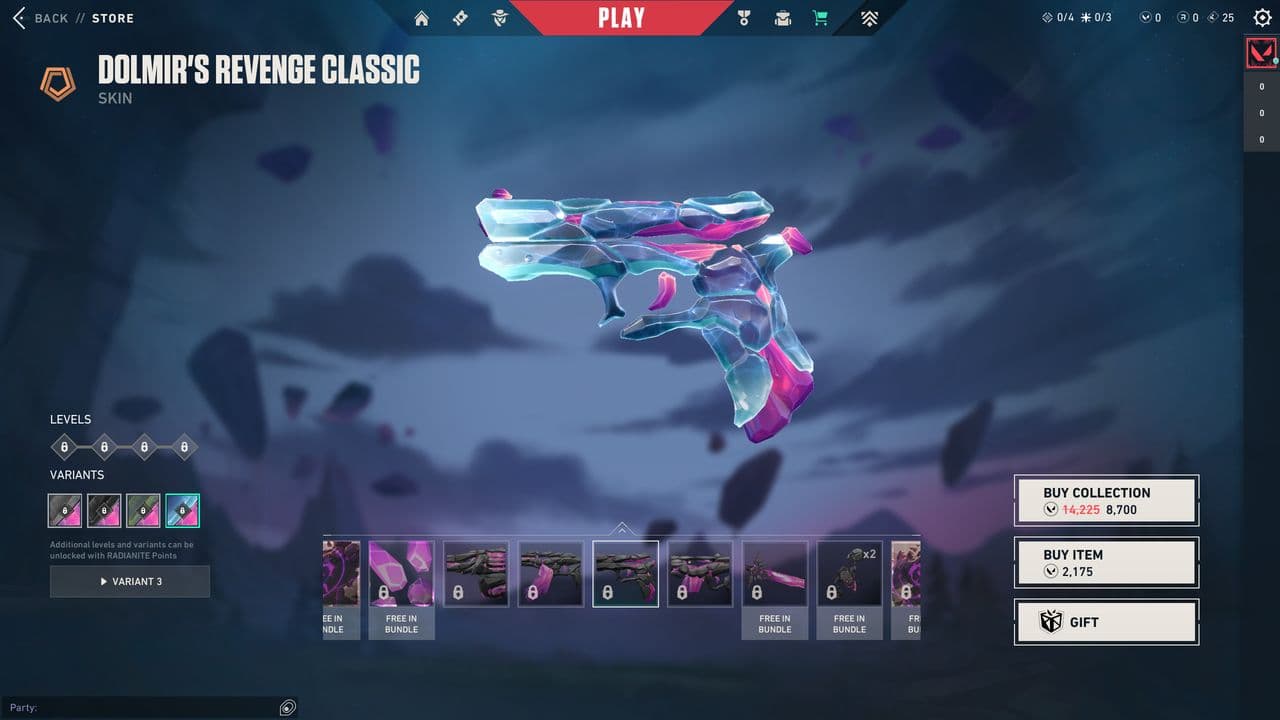Choose the green and pink variant swatch

point(143,511)
